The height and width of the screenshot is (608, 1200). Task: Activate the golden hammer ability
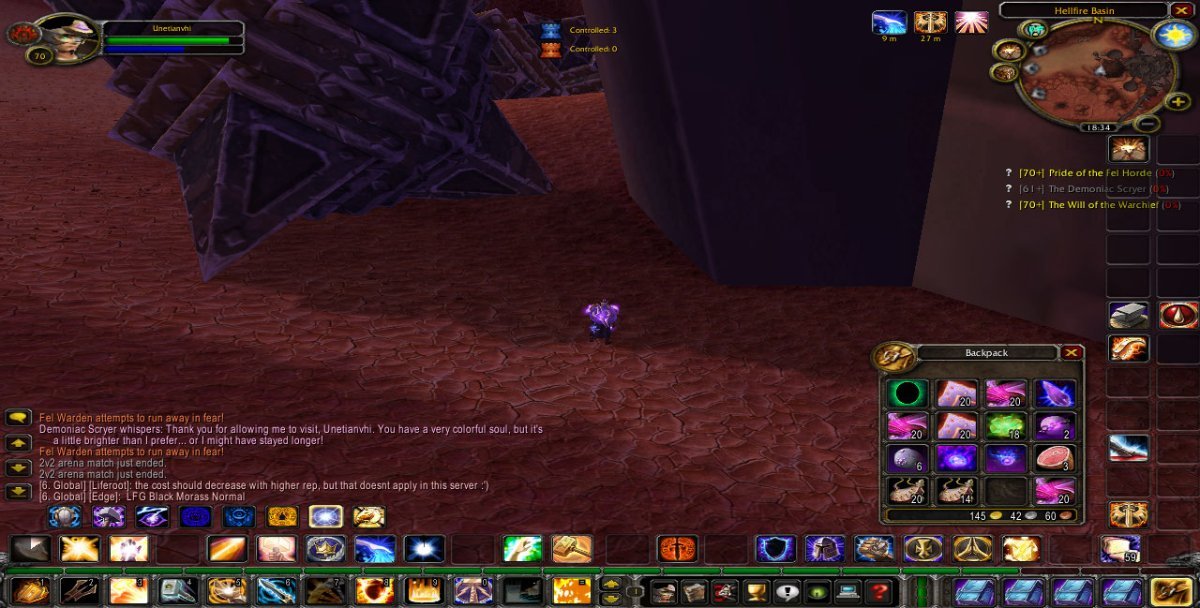point(572,549)
